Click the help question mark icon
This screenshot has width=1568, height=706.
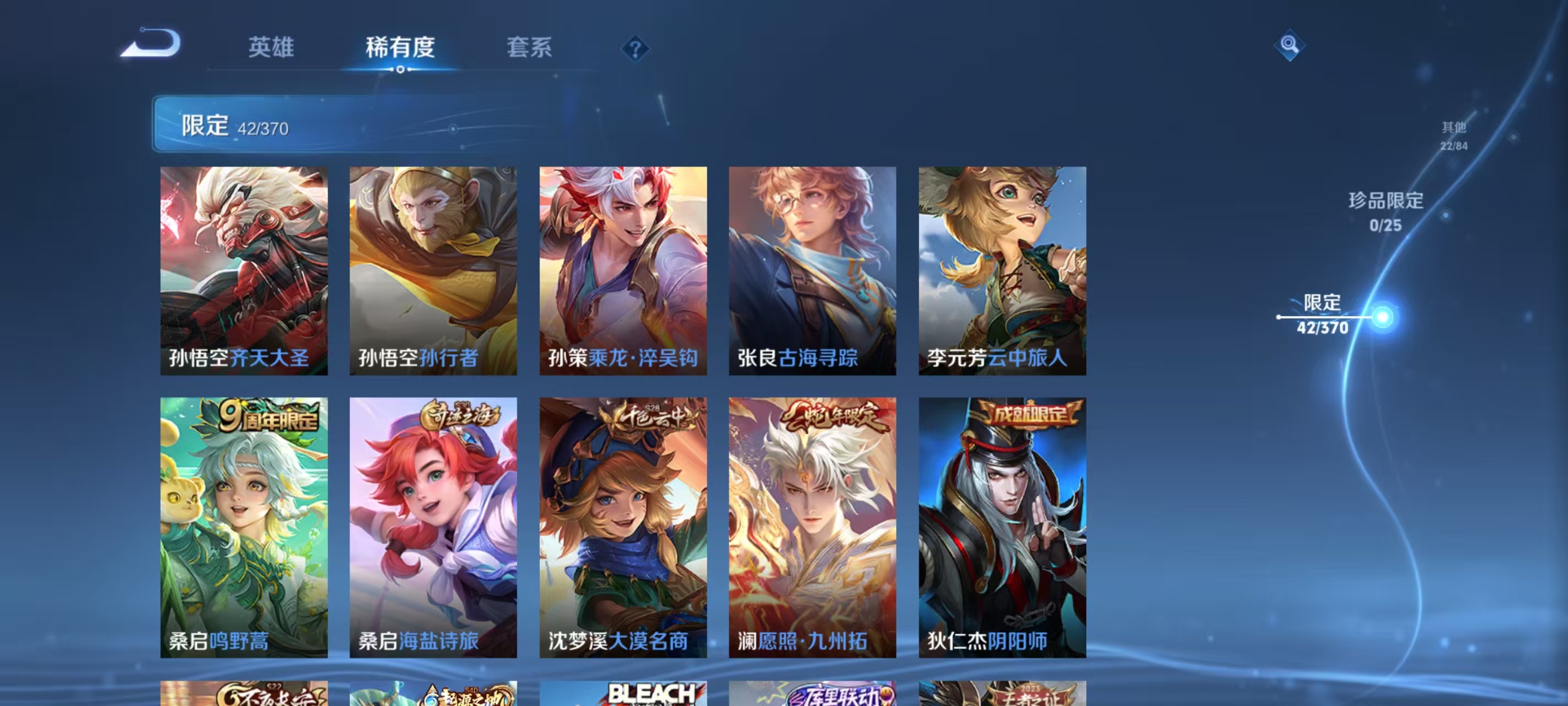[633, 47]
